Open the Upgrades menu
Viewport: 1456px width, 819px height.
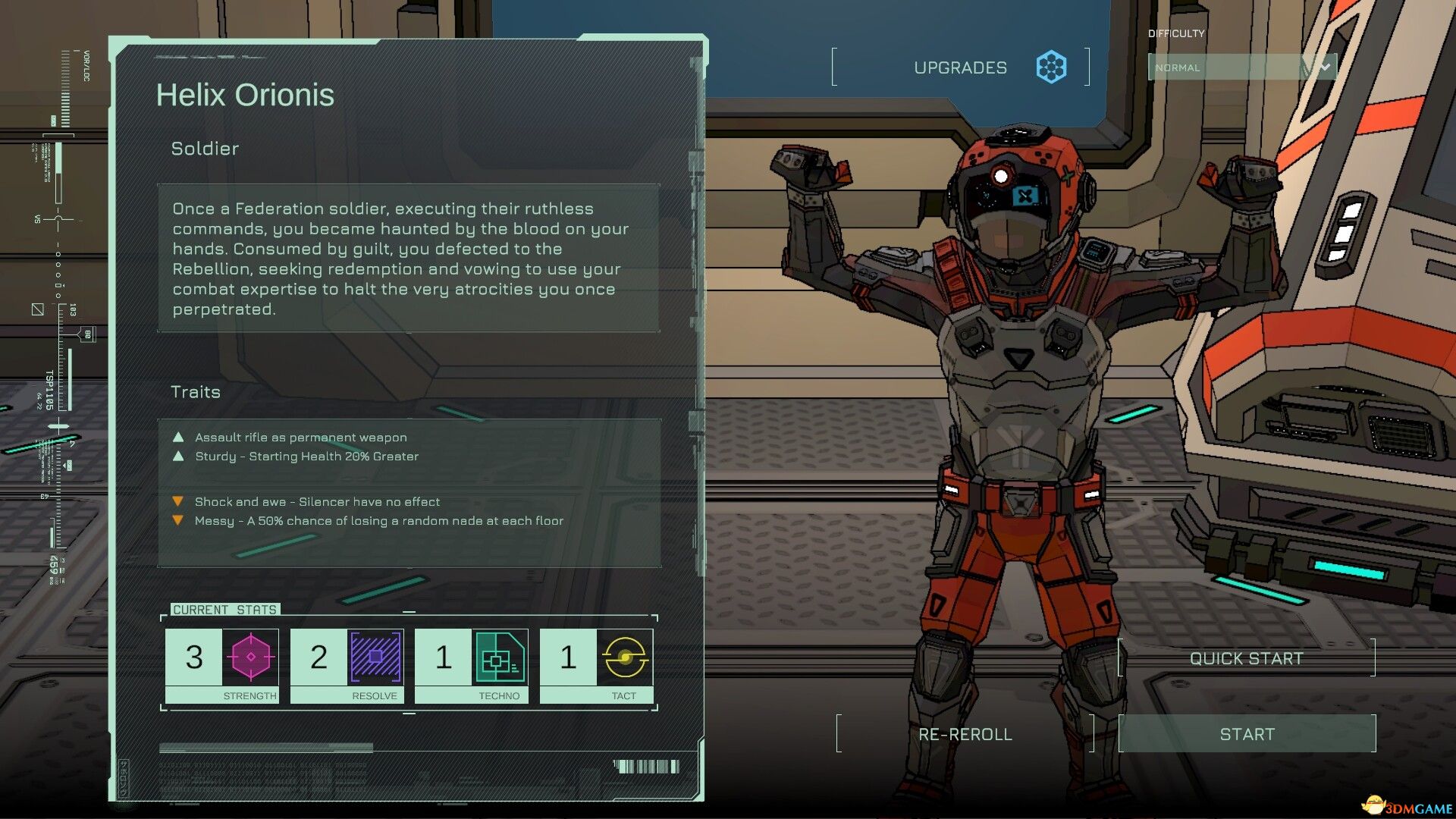point(961,67)
